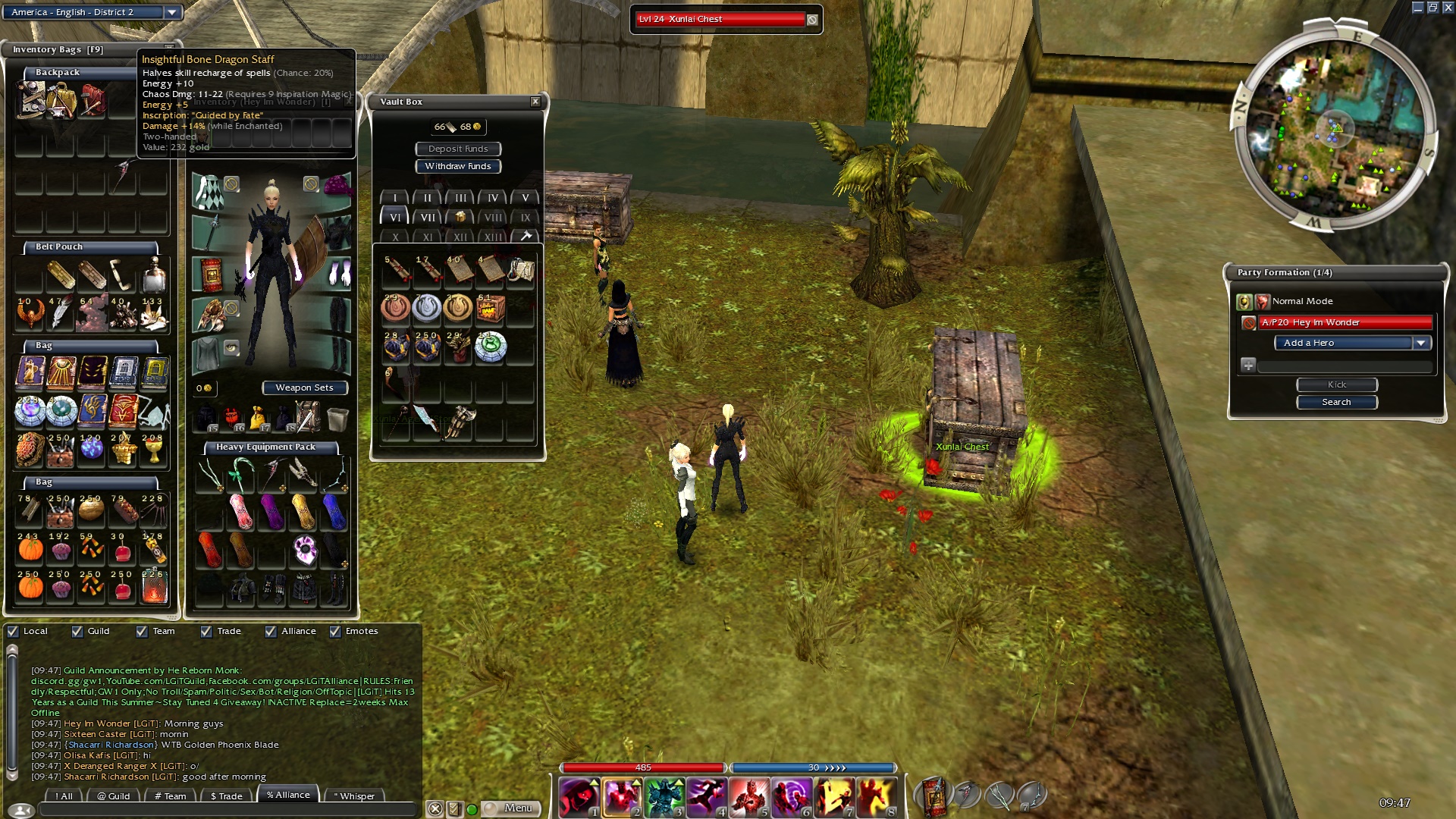Withdraw funds from the vault
This screenshot has width=1456, height=819.
tap(458, 166)
